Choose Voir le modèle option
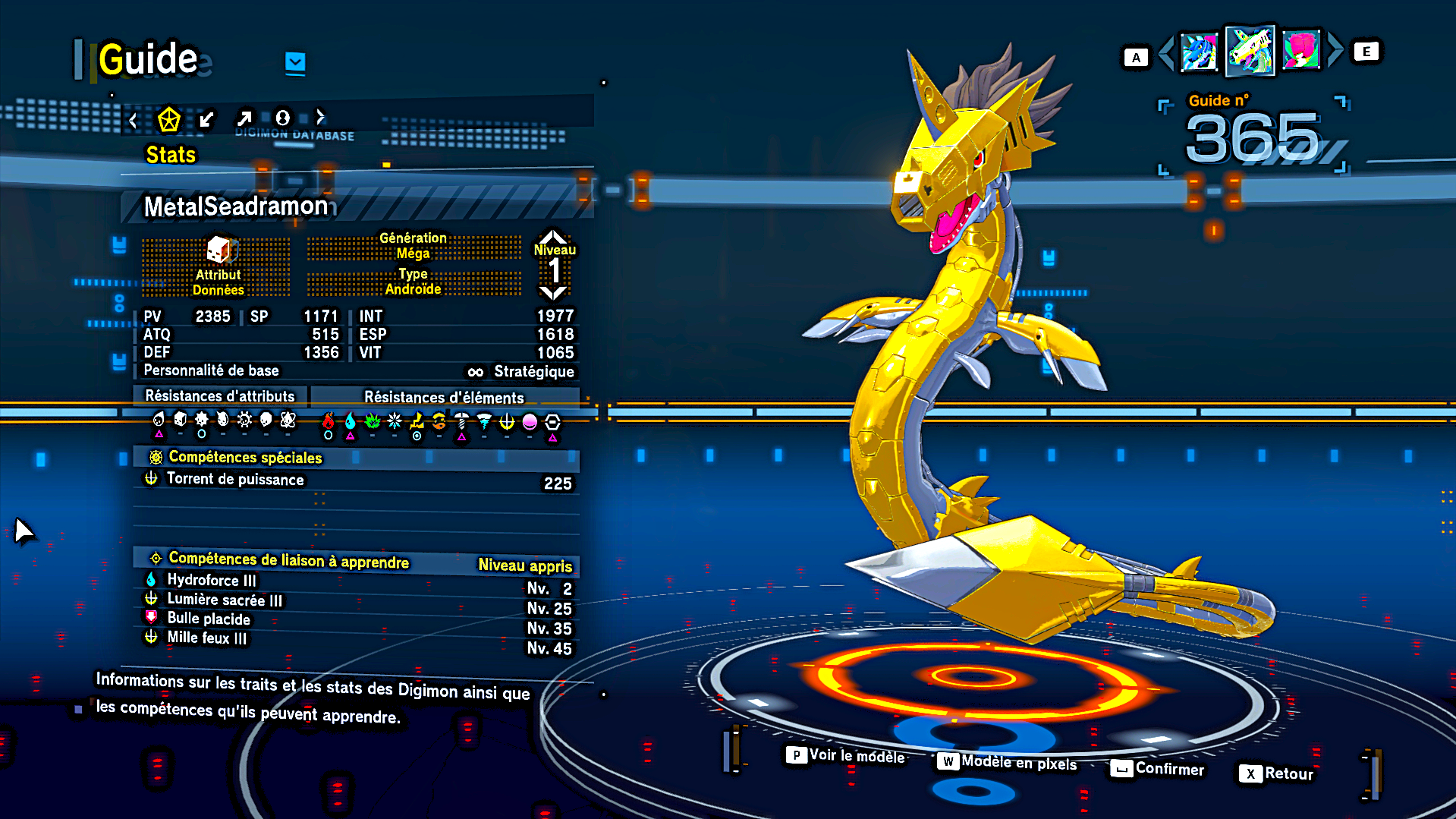The image size is (1456, 819). 847,755
